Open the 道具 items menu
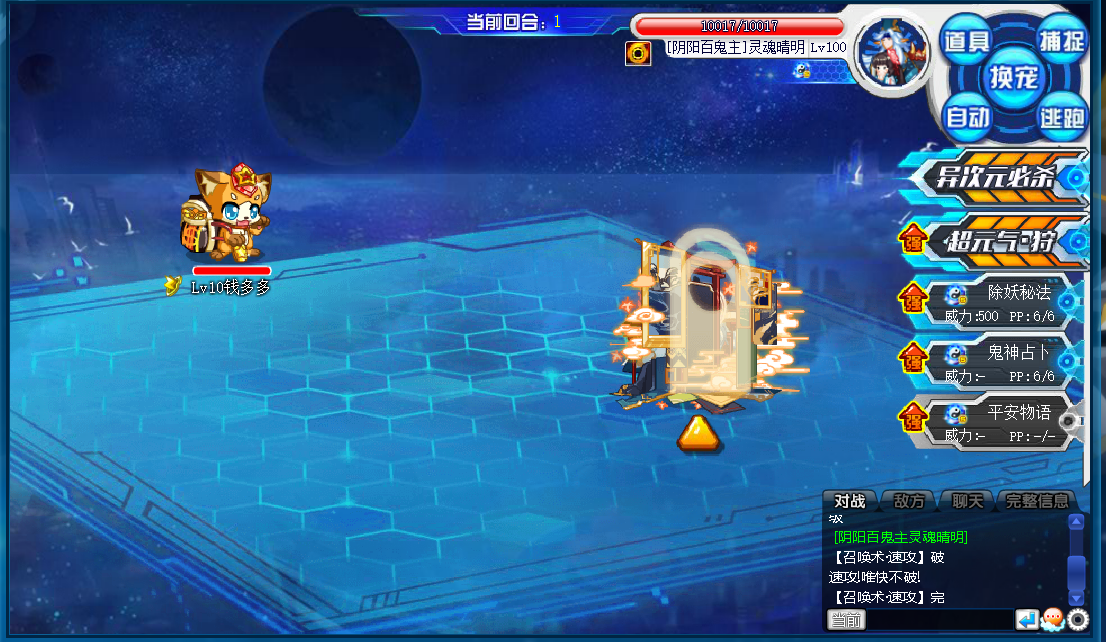Image resolution: width=1106 pixels, height=642 pixels. click(x=966, y=42)
